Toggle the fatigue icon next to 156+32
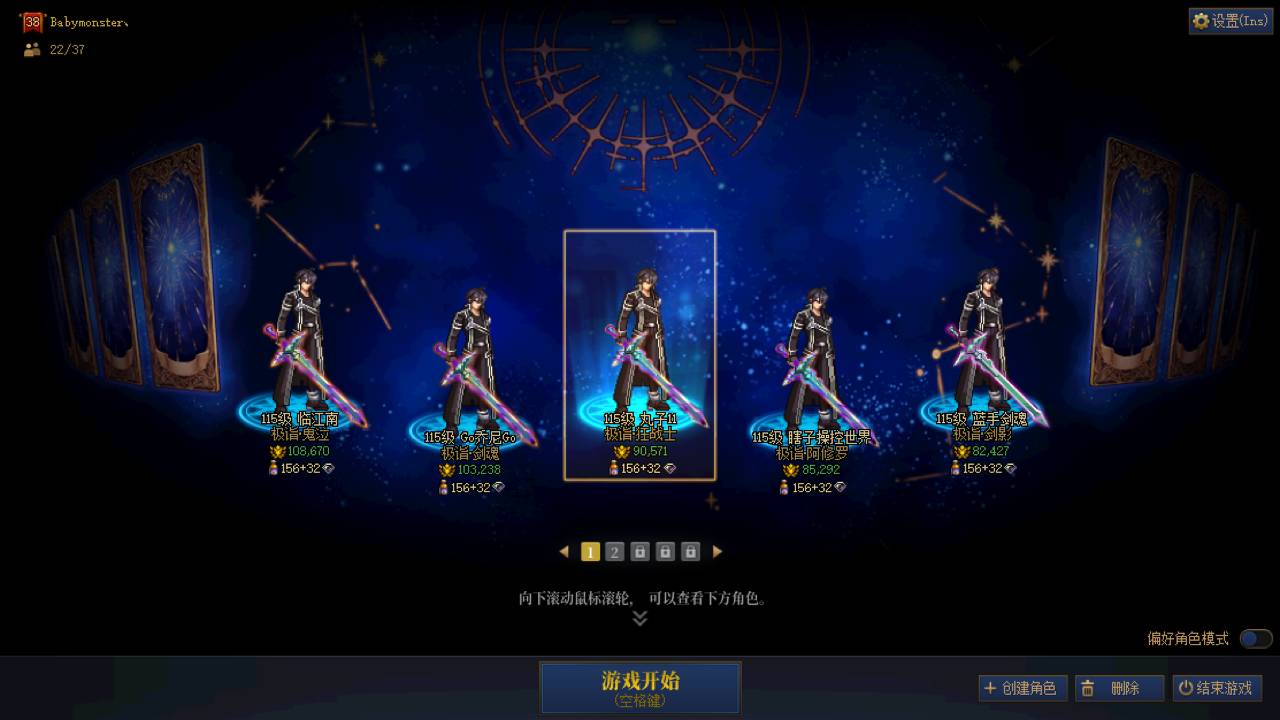This screenshot has height=720, width=1280. [614, 468]
